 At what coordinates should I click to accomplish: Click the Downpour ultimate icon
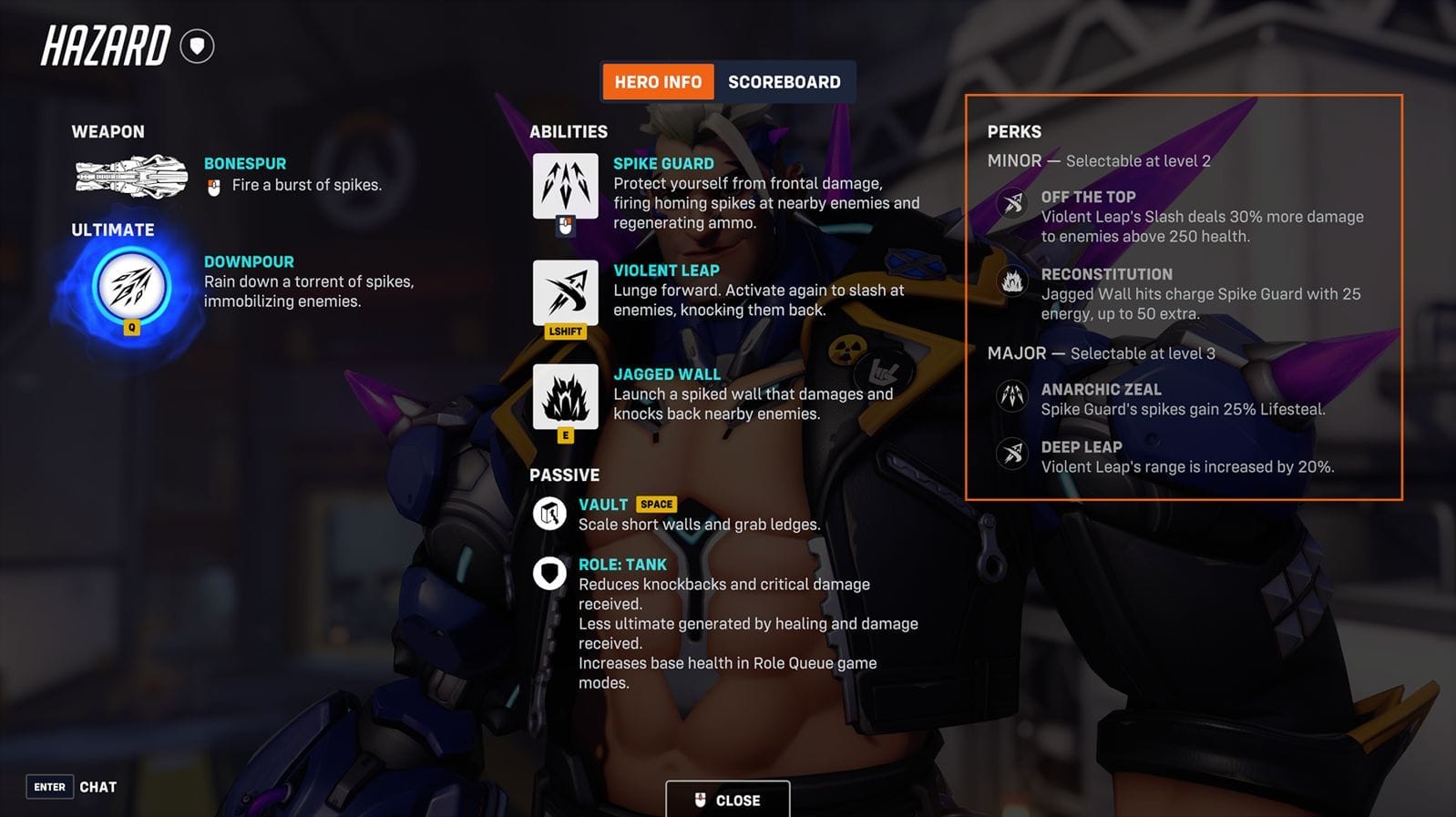(x=131, y=286)
